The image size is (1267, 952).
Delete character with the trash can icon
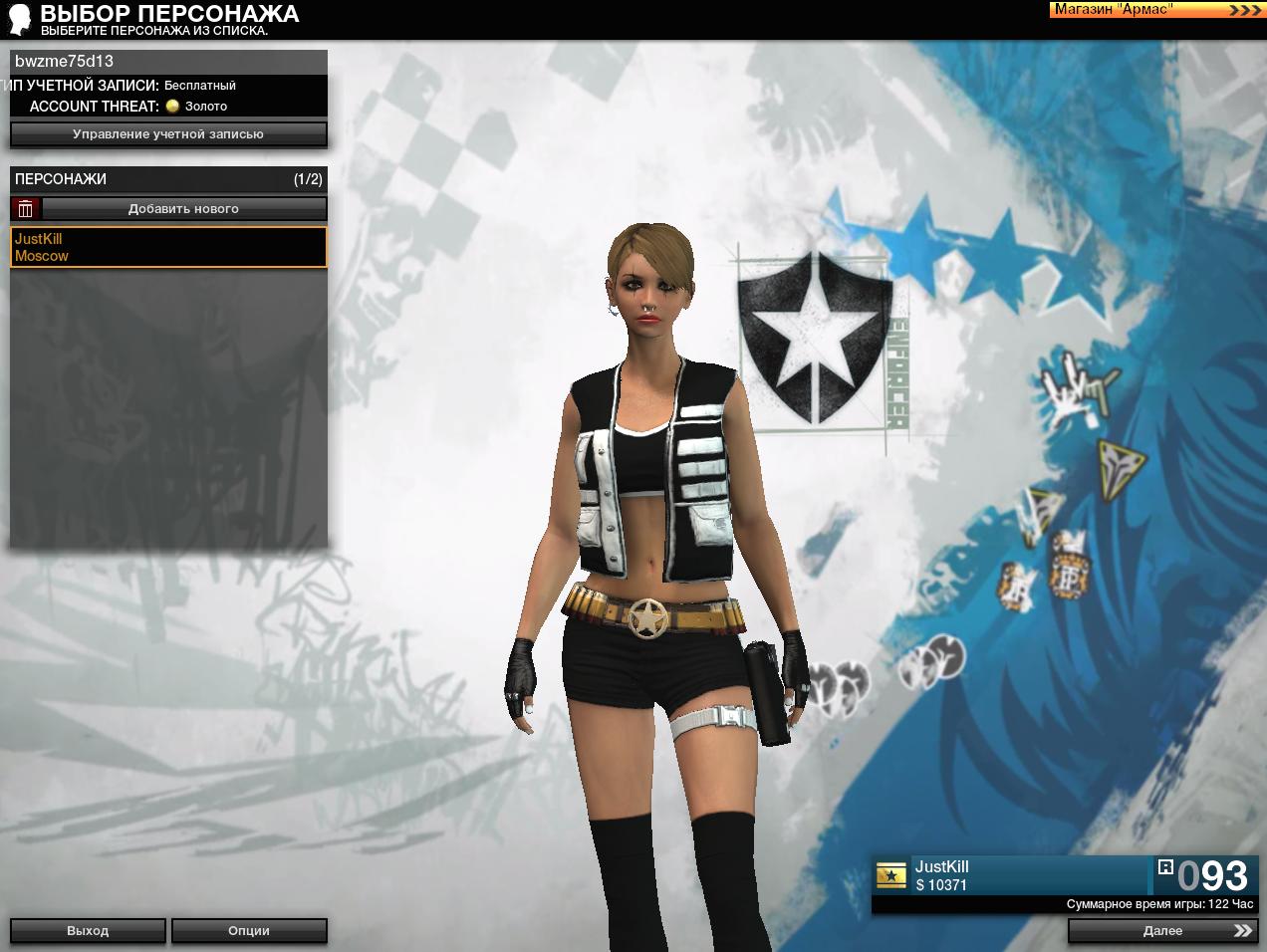coord(26,209)
